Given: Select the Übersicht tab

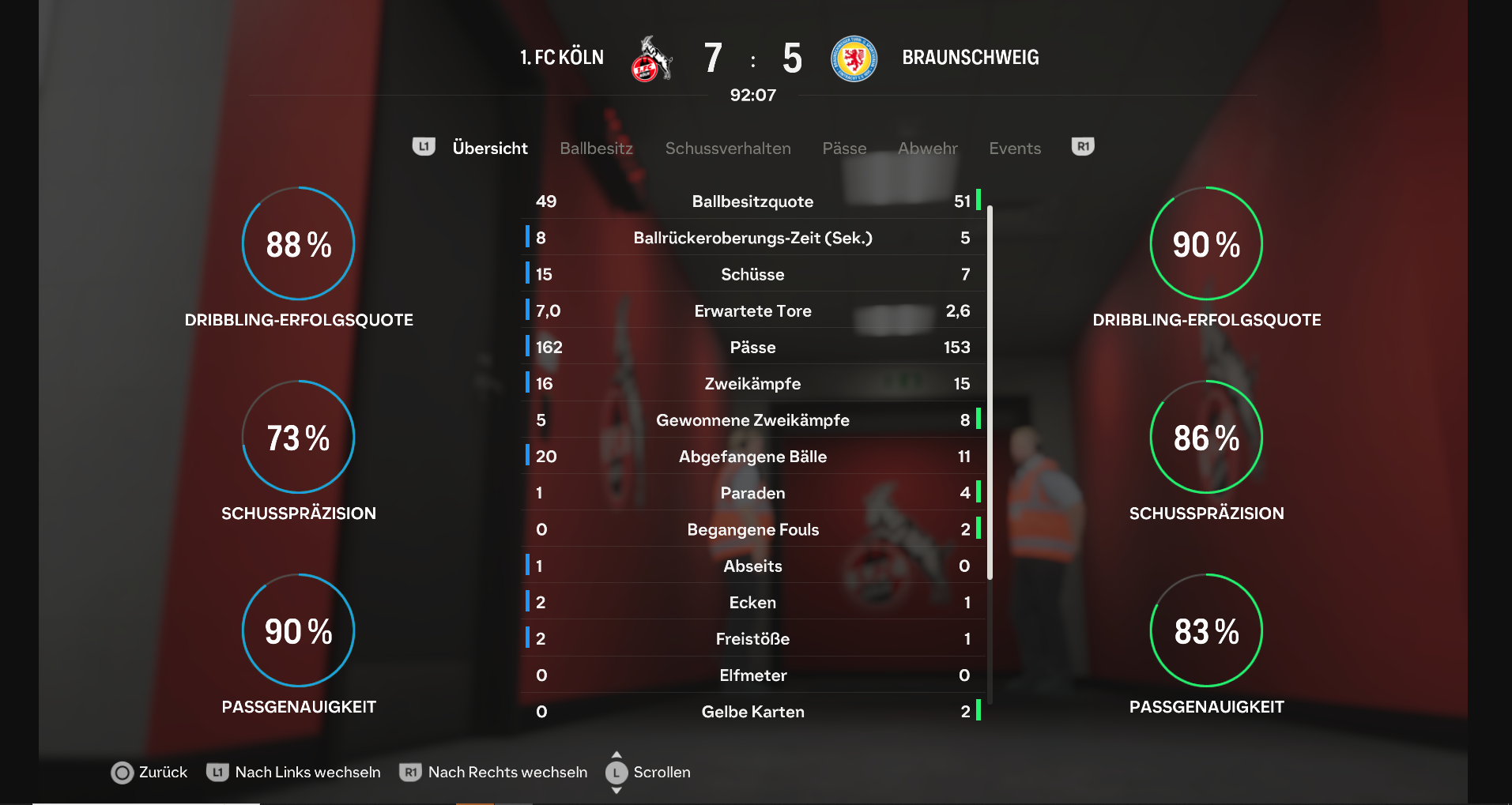Looking at the screenshot, I should 490,149.
